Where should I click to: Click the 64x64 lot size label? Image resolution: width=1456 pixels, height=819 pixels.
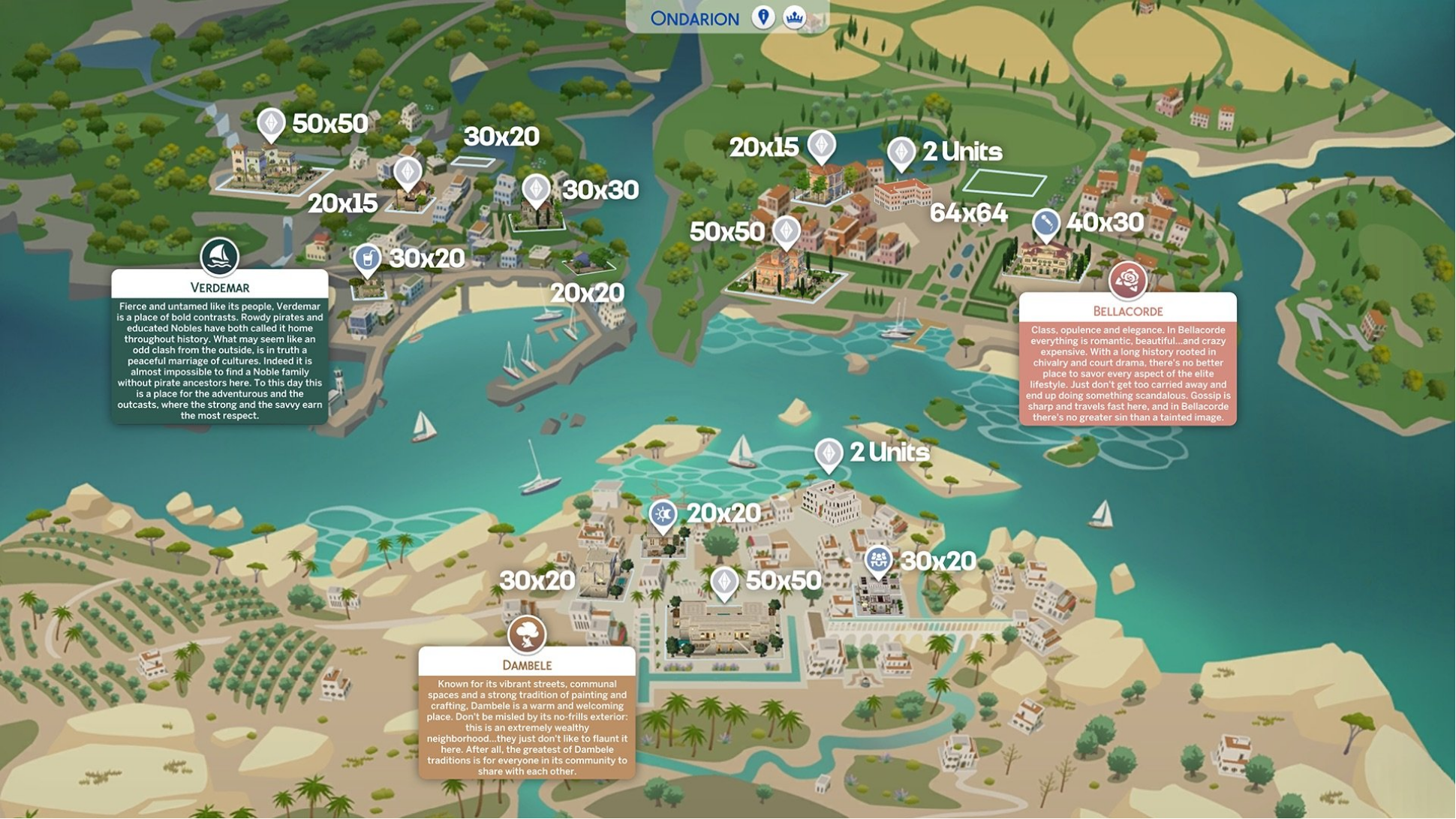click(970, 213)
